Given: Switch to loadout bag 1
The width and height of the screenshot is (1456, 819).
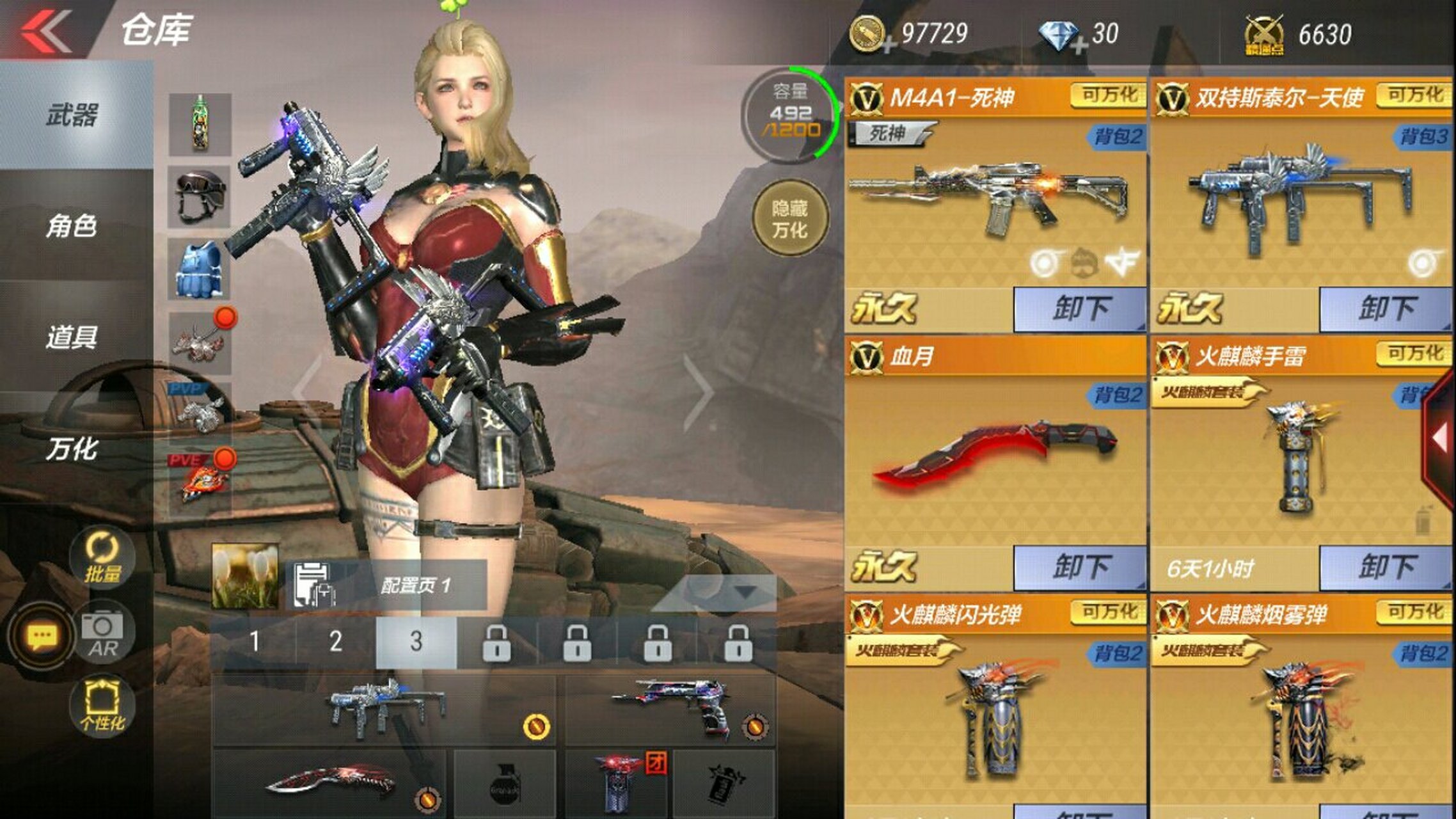Looking at the screenshot, I should [255, 642].
